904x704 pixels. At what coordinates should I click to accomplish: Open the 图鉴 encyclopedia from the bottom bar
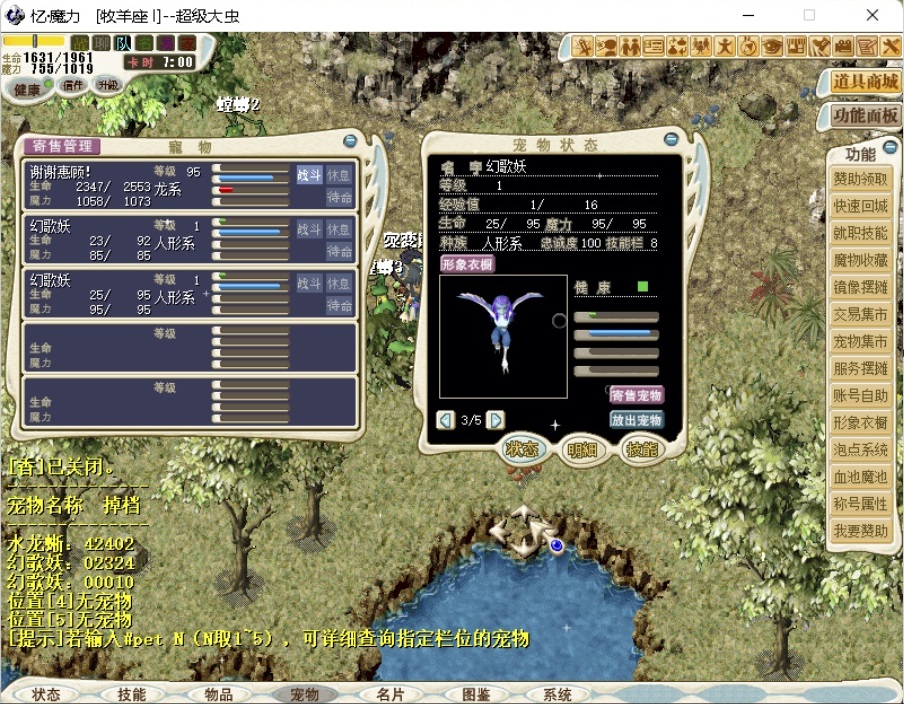476,694
